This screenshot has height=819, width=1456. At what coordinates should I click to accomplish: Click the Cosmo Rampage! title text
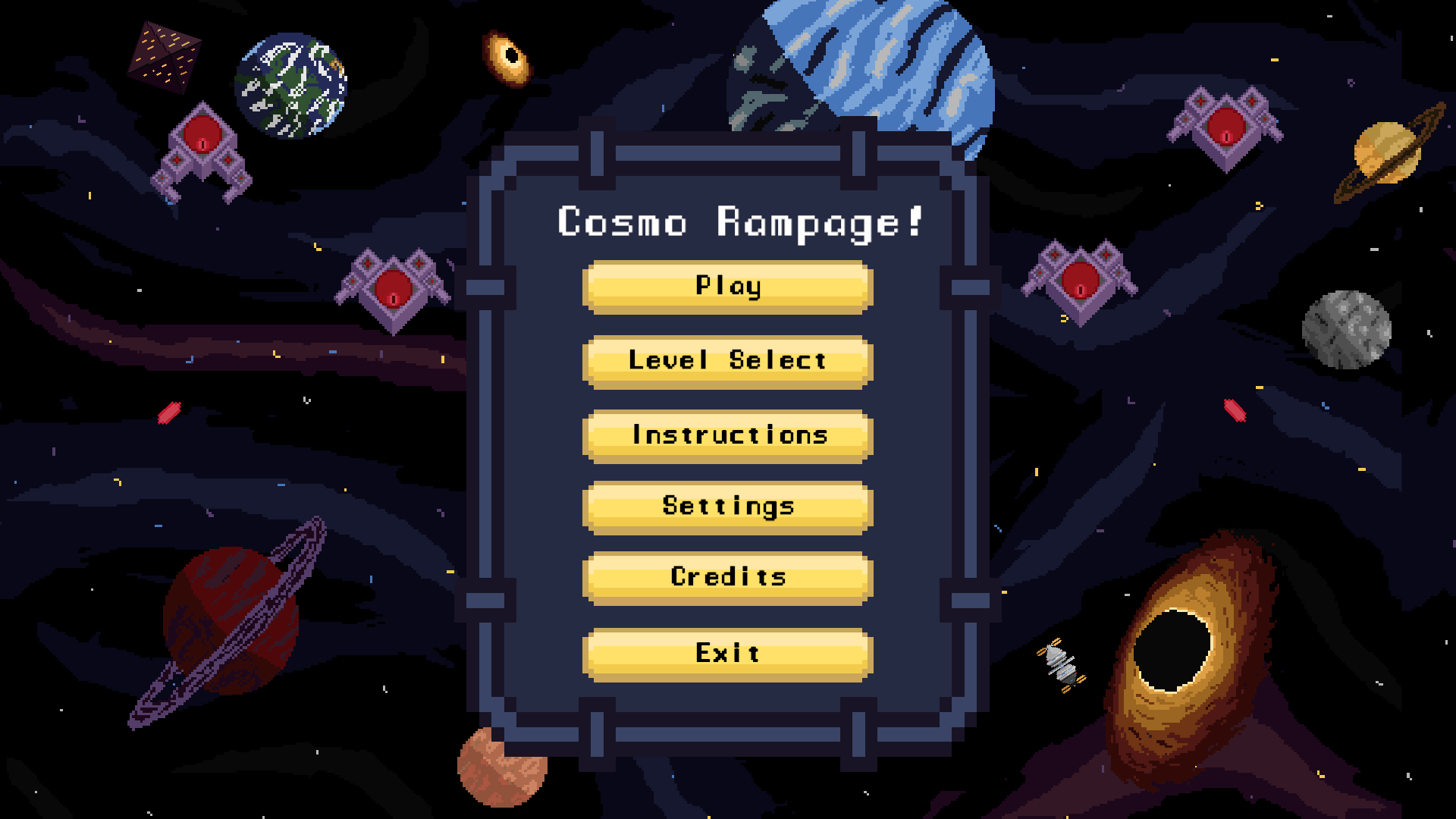(x=739, y=224)
